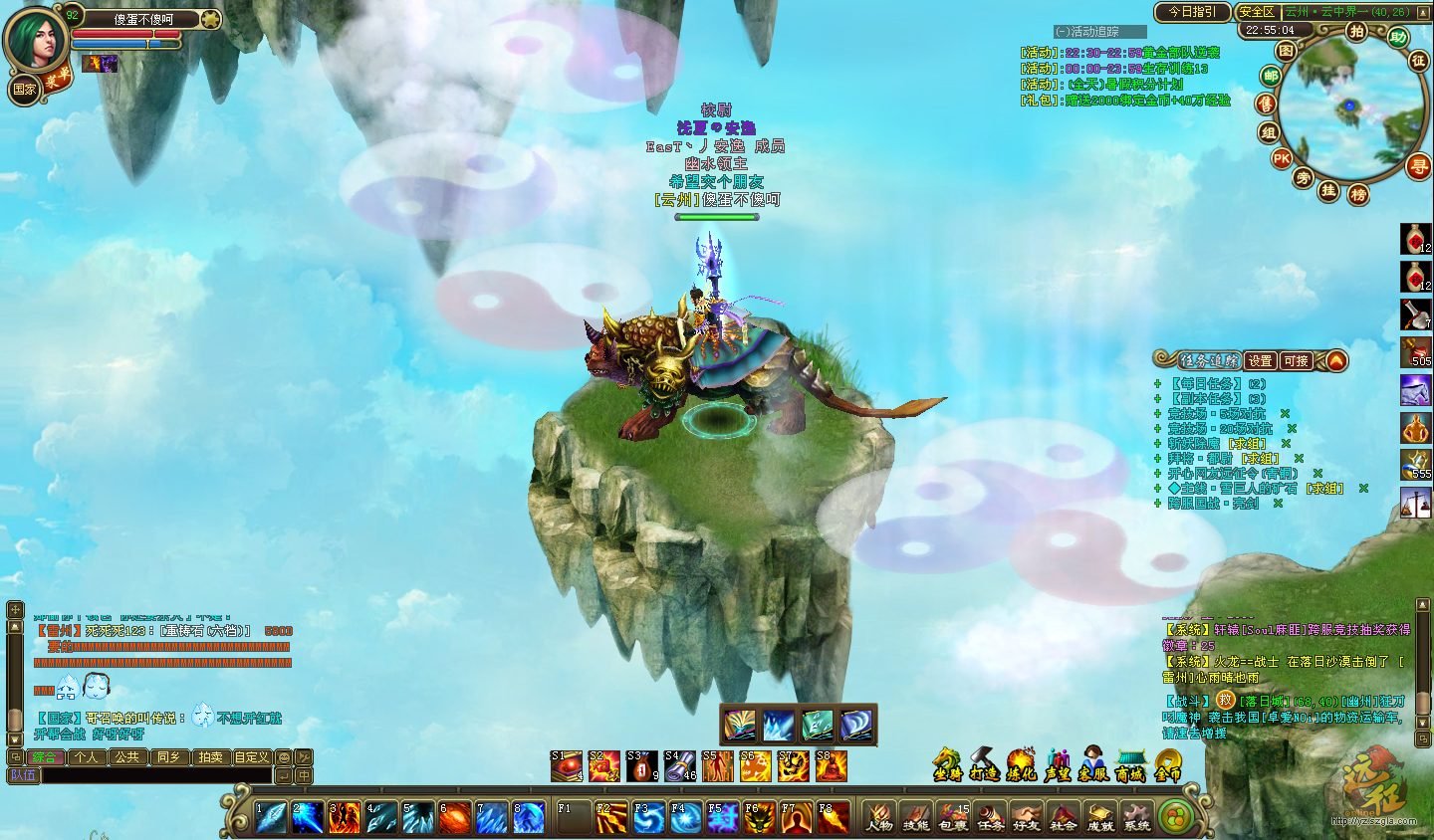The height and width of the screenshot is (840, 1434).
Task: Select the 拍卖 chat tab
Action: click(x=210, y=757)
